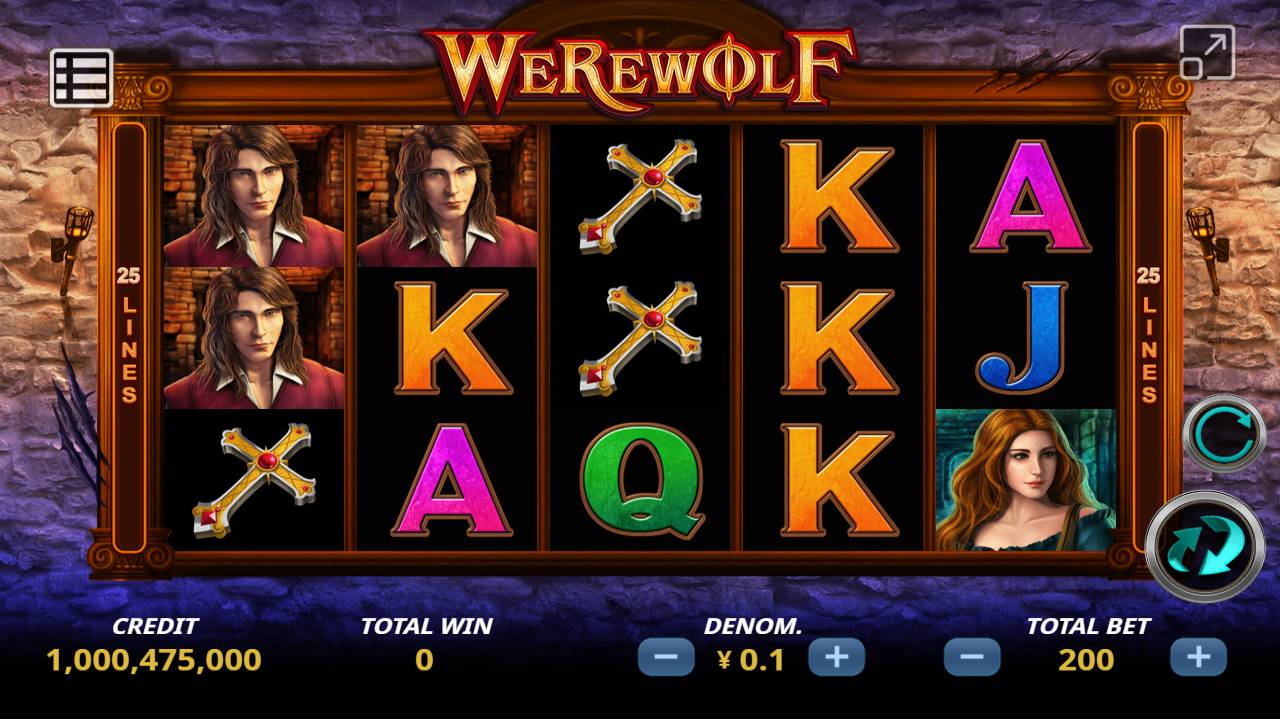Decrease the denomination with the minus button
This screenshot has height=719, width=1280.
coord(666,657)
